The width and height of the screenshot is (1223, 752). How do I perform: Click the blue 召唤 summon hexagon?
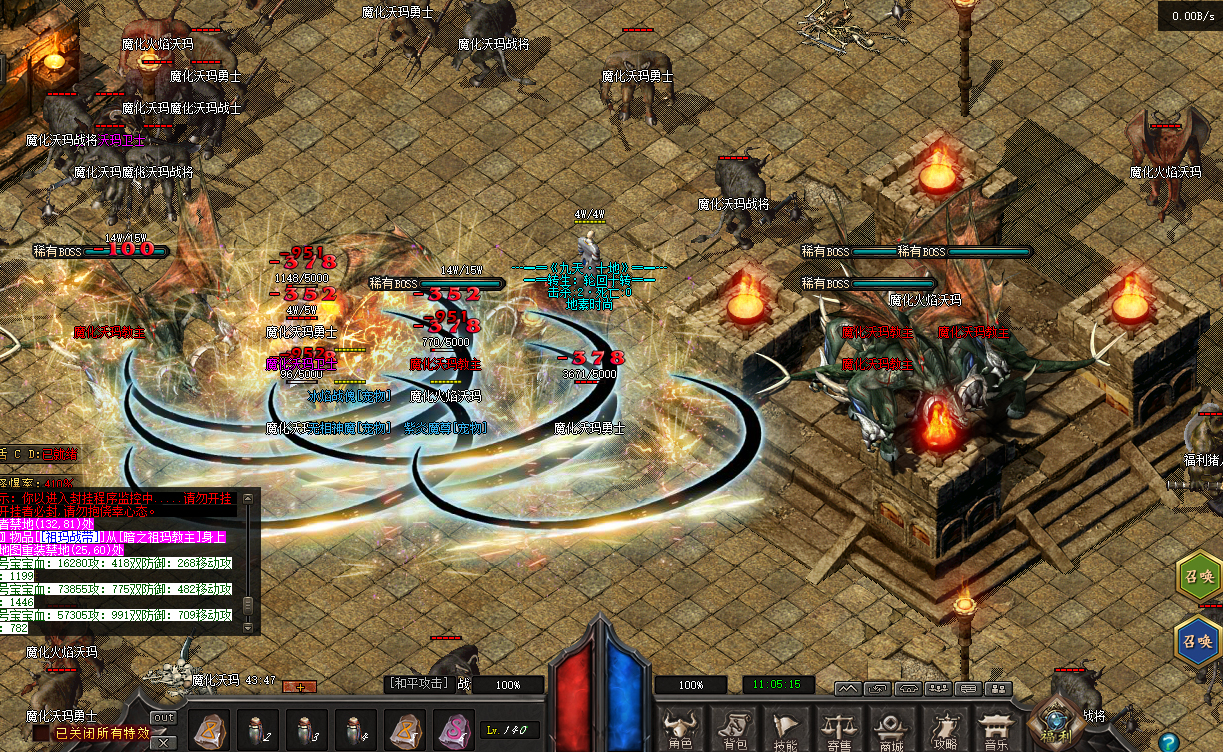pos(1198,641)
